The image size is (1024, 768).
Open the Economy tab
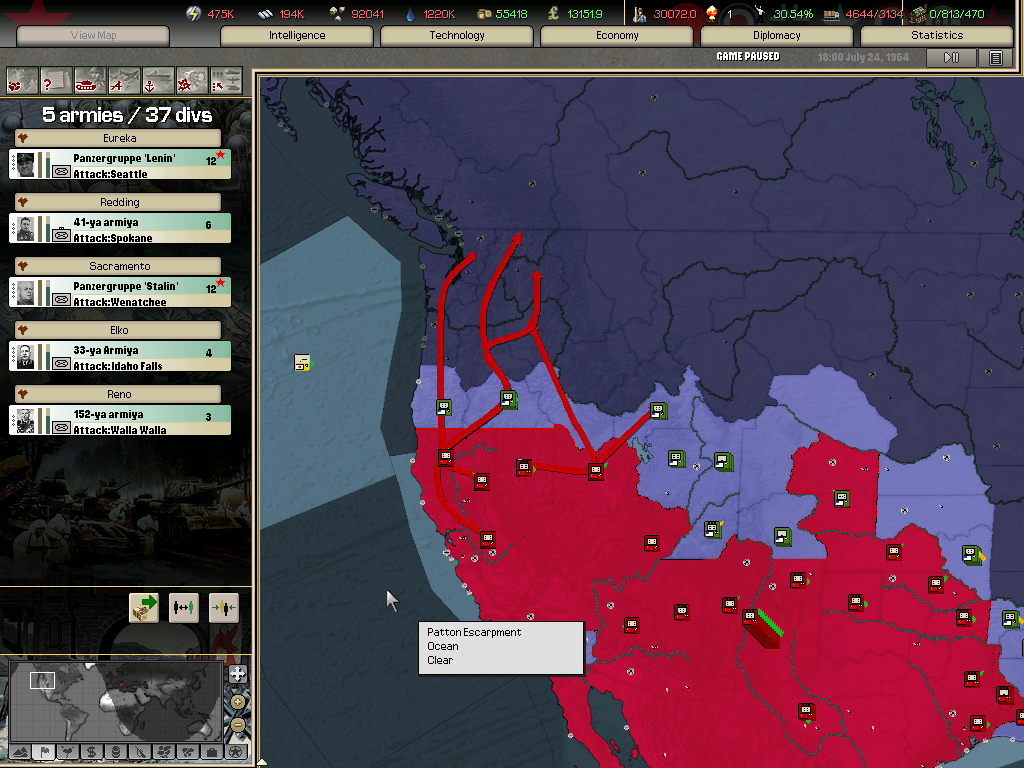(x=617, y=36)
